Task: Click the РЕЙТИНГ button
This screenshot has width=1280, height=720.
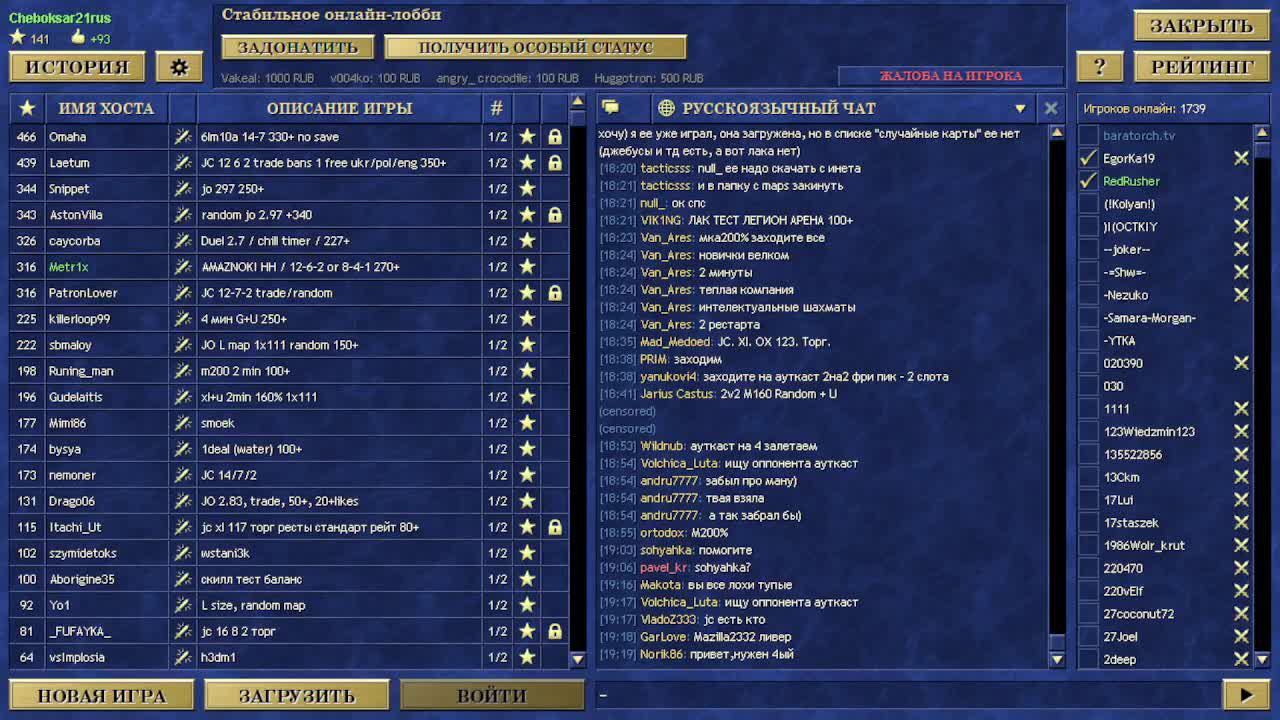Action: point(1201,66)
